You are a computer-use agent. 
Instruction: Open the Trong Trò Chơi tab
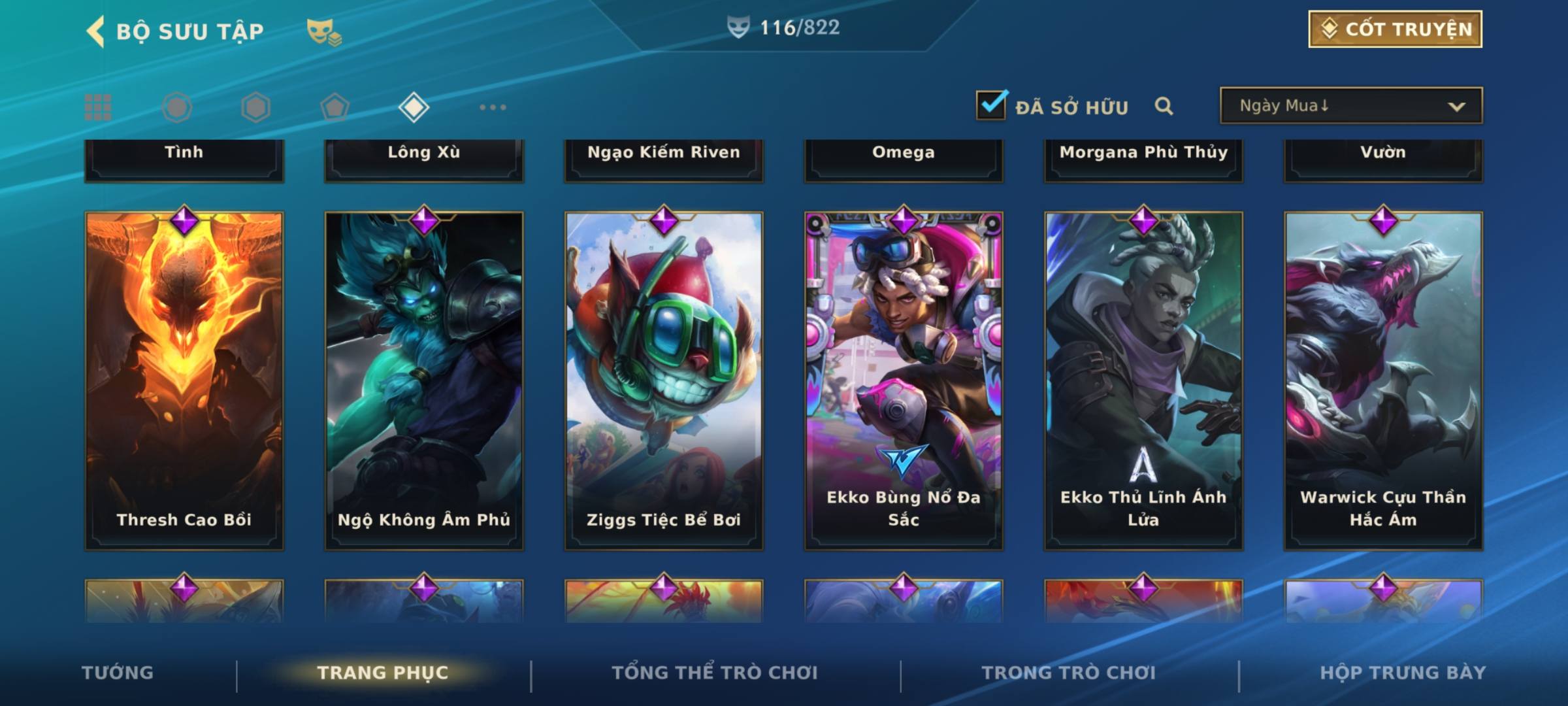click(x=1069, y=673)
